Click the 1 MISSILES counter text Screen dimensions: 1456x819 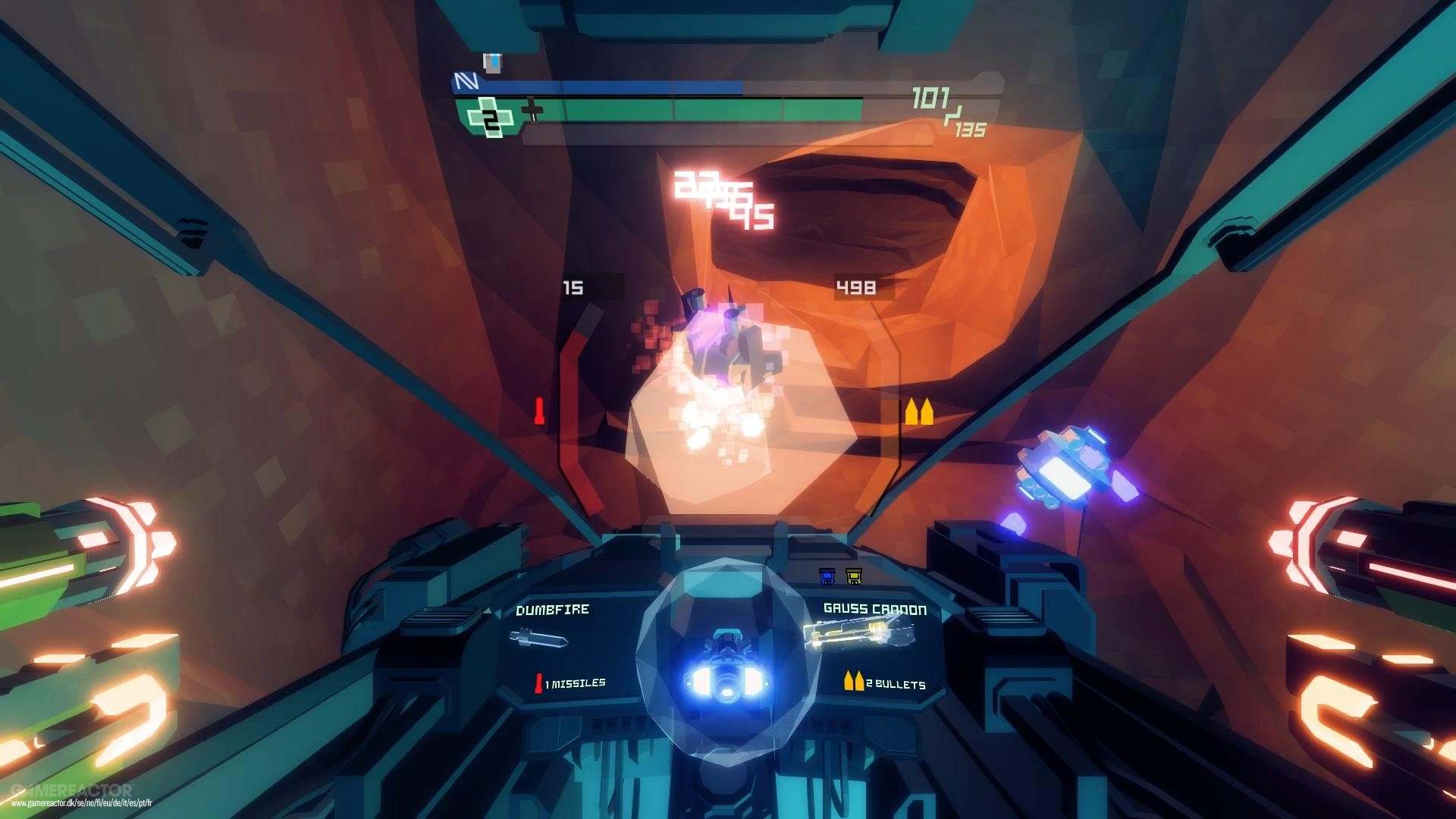574,682
